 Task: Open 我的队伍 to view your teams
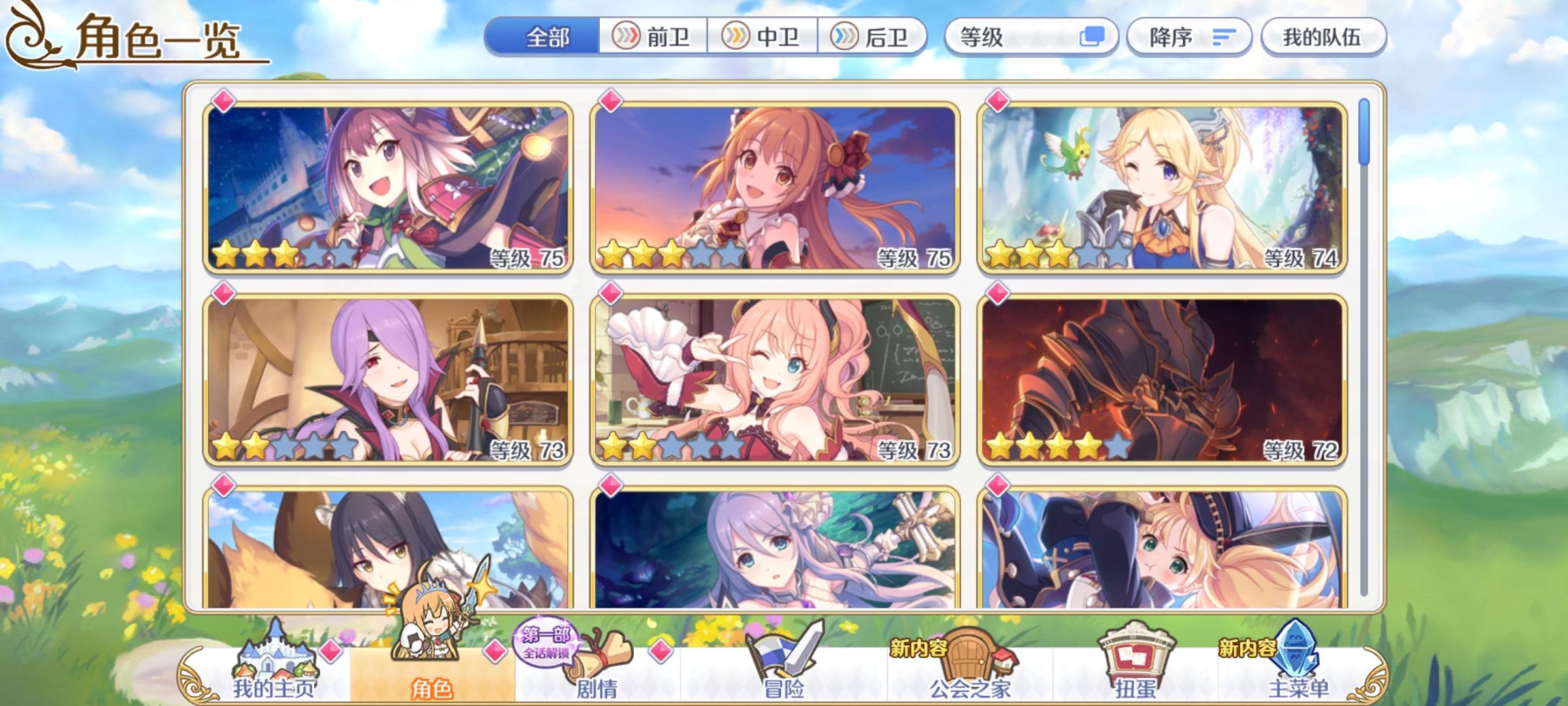(1322, 37)
